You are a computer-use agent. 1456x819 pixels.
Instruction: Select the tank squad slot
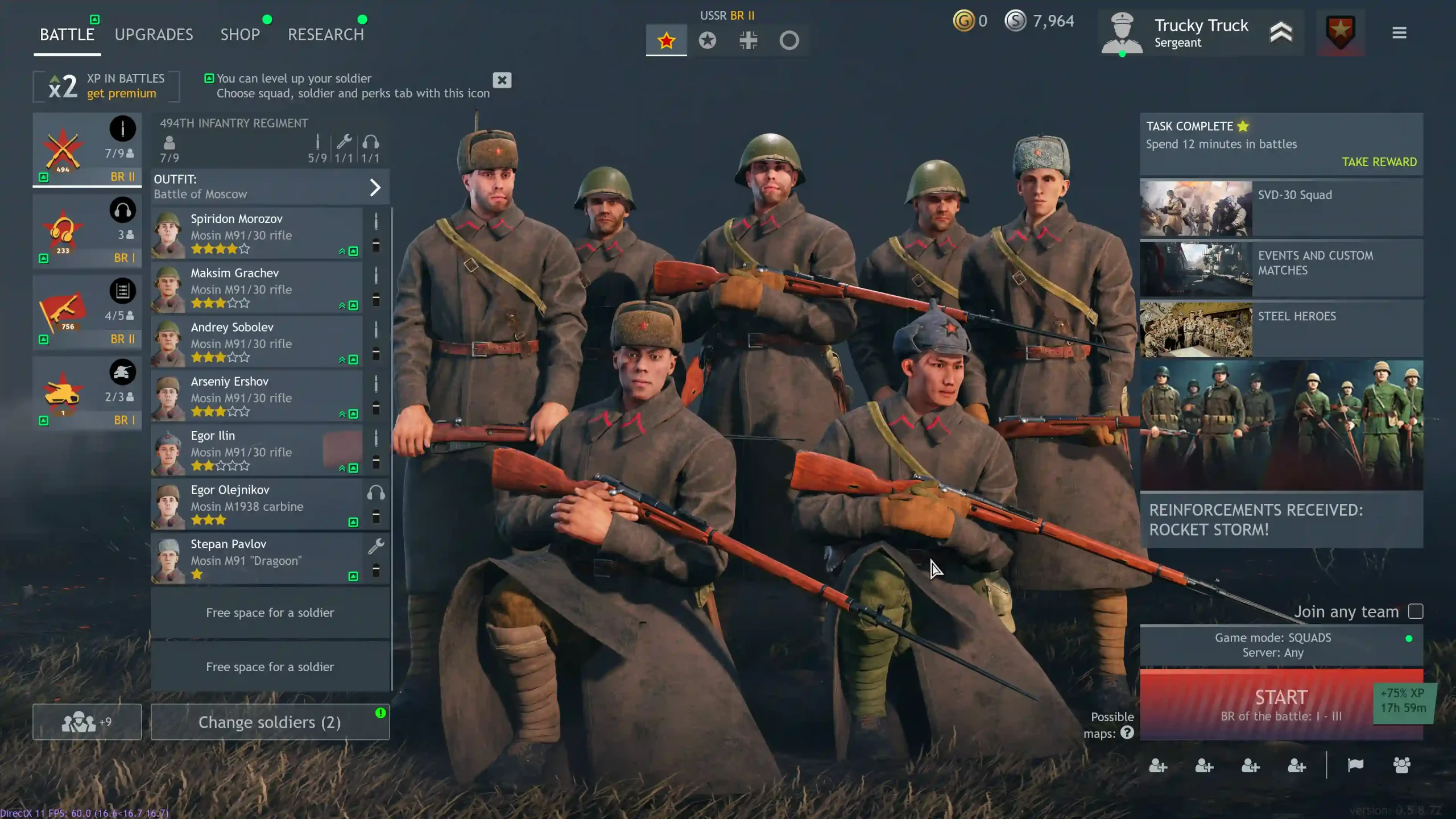tap(86, 394)
